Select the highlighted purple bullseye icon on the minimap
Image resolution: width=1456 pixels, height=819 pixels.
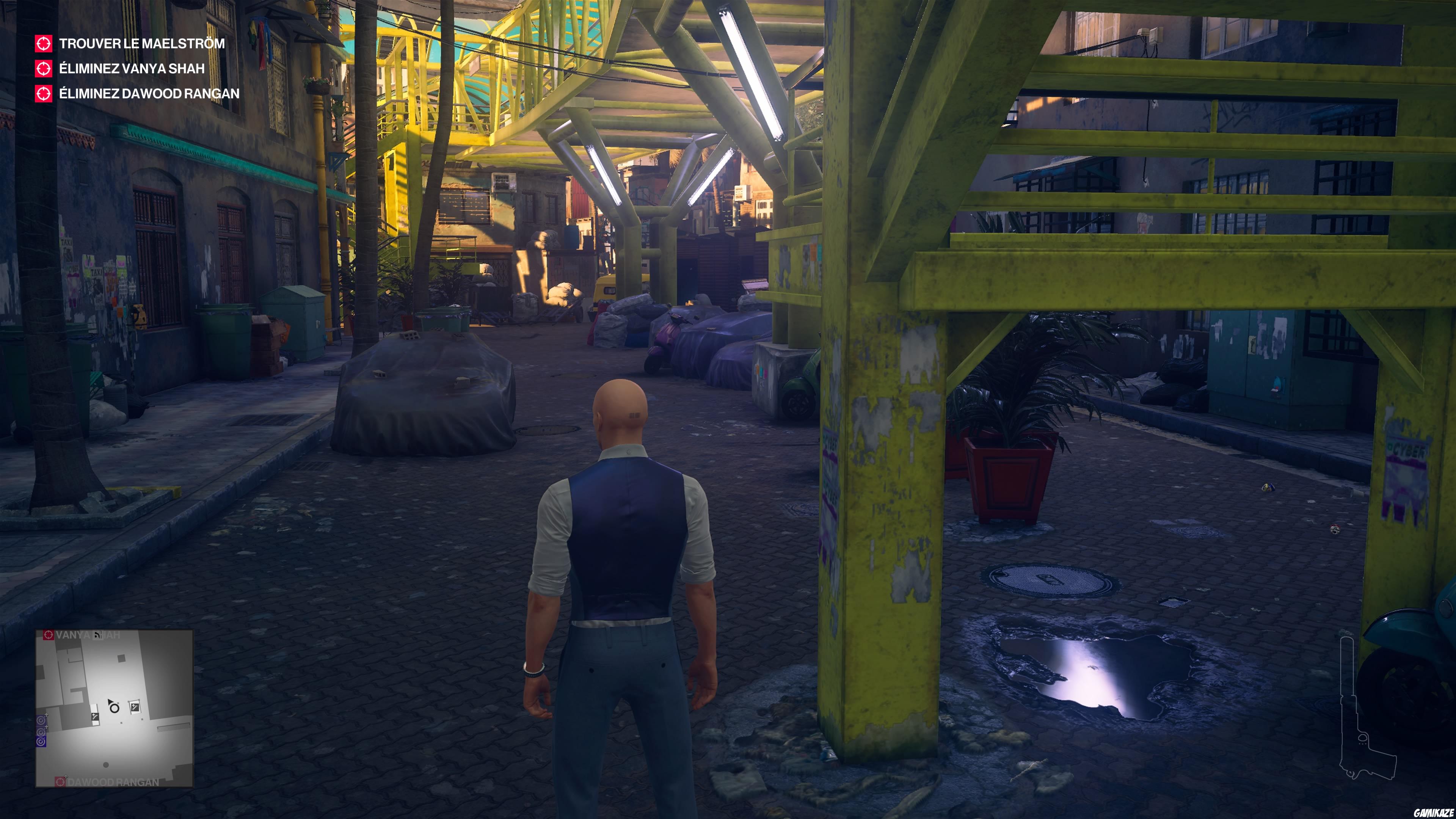41,741
